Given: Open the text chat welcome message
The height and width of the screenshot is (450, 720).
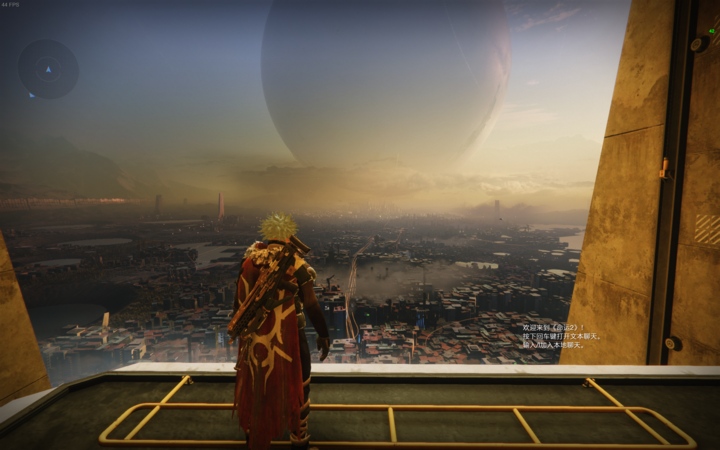Looking at the screenshot, I should [x=559, y=336].
